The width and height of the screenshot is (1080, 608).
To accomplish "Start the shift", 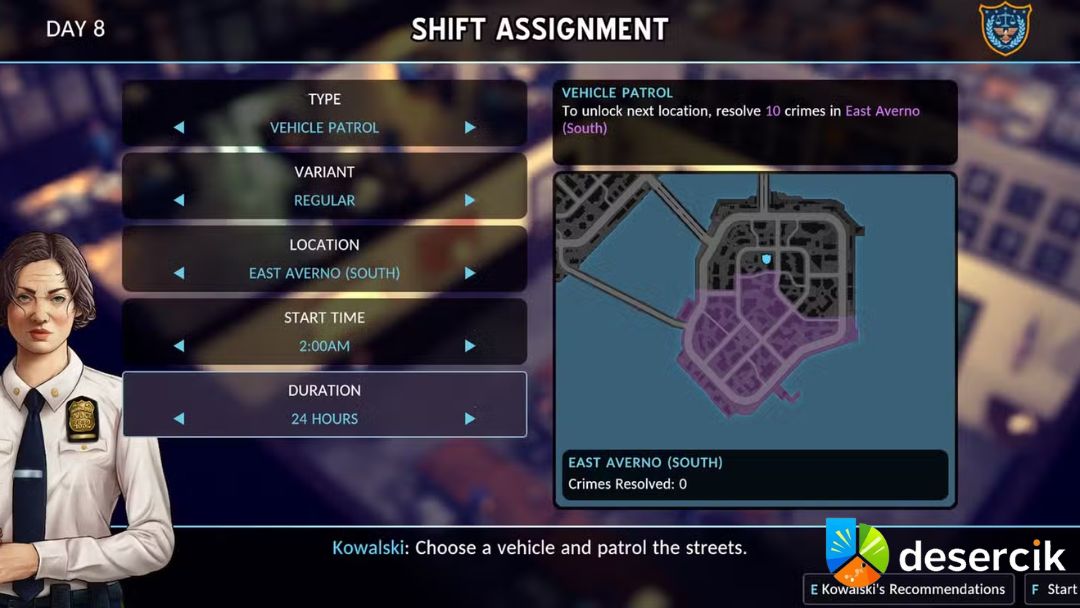I will pos(1053,589).
